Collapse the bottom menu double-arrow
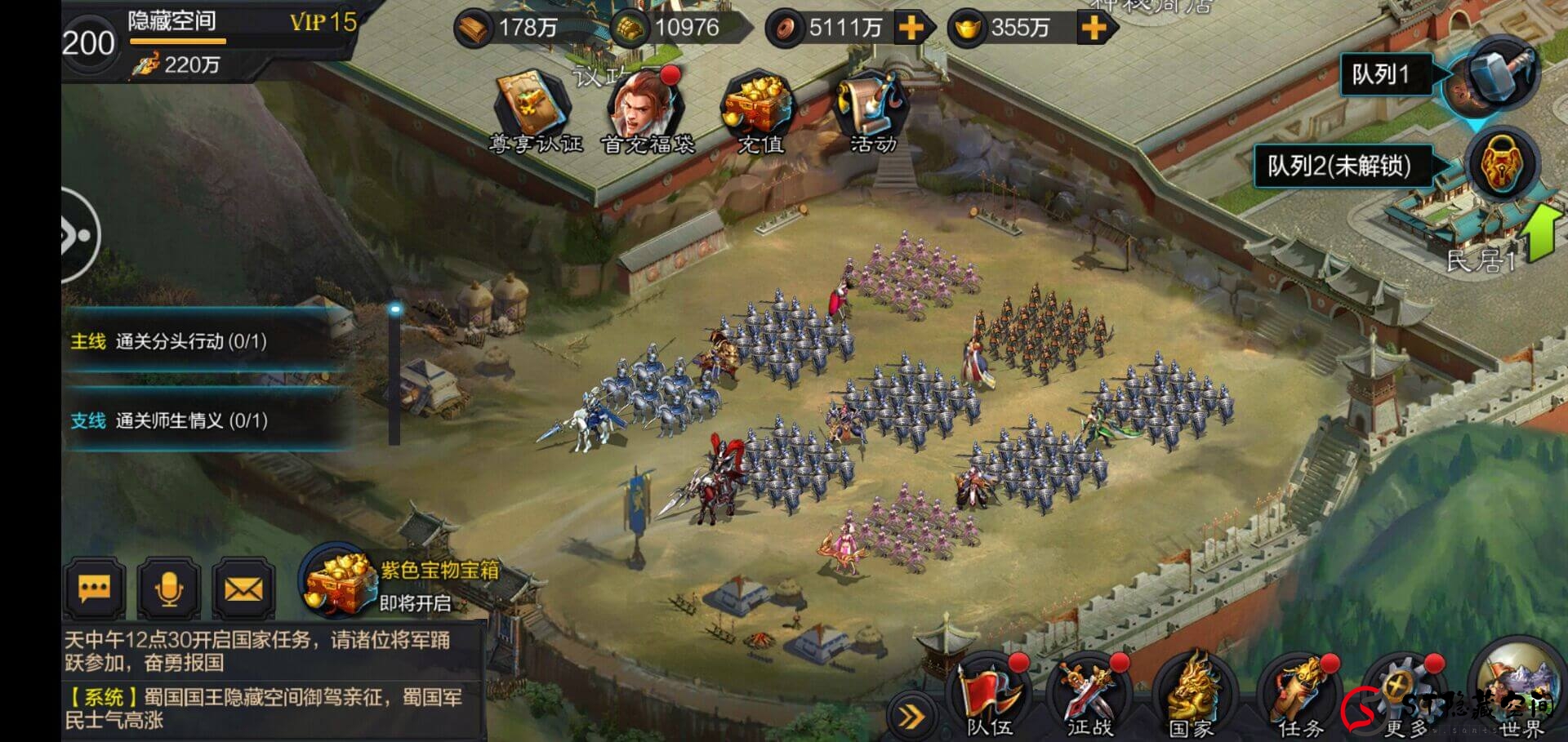This screenshot has width=1568, height=742. (x=911, y=717)
